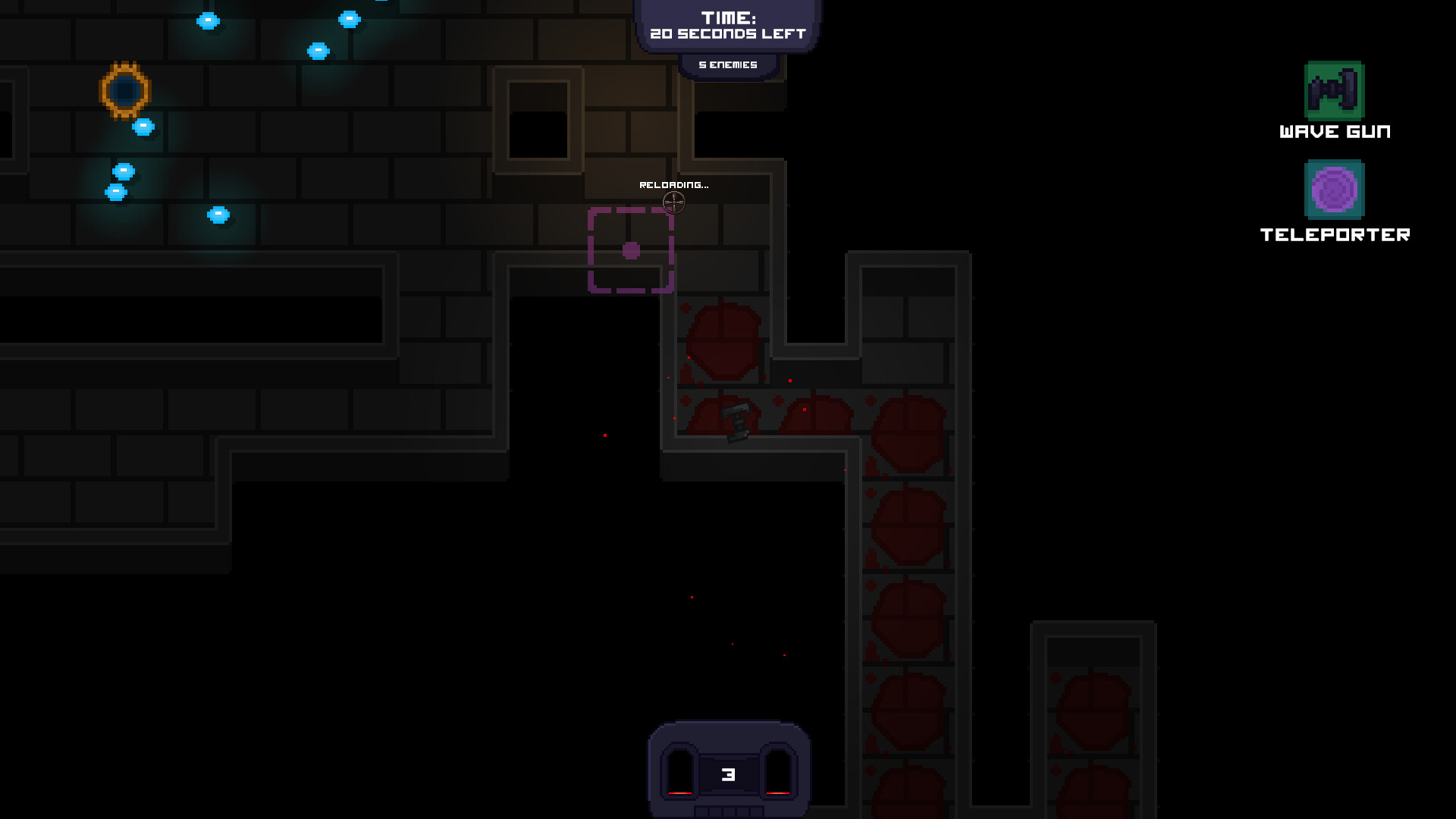
Task: Click the ammo count number 3
Action: point(728,775)
